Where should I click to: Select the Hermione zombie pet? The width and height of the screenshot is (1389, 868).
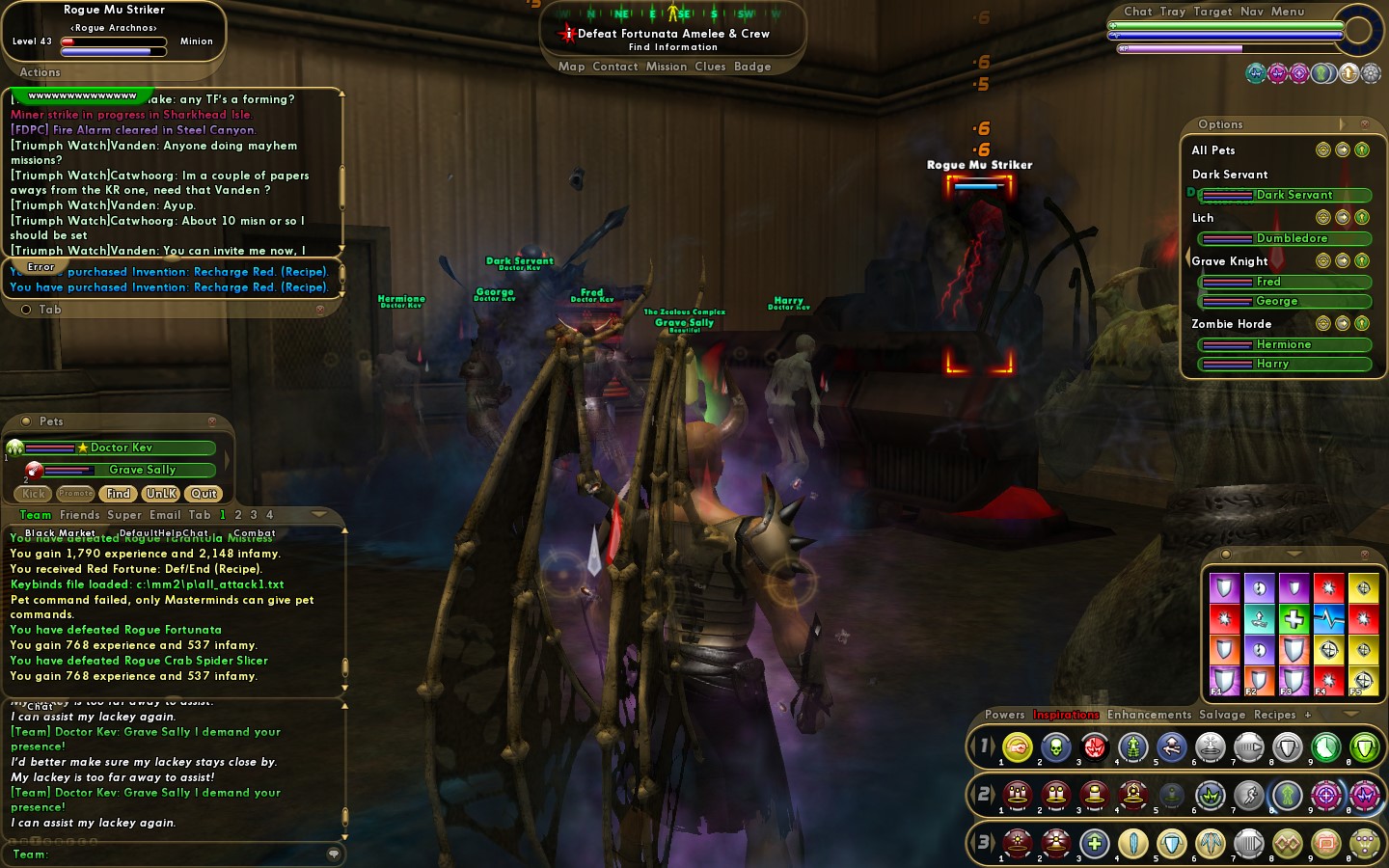pos(1285,344)
